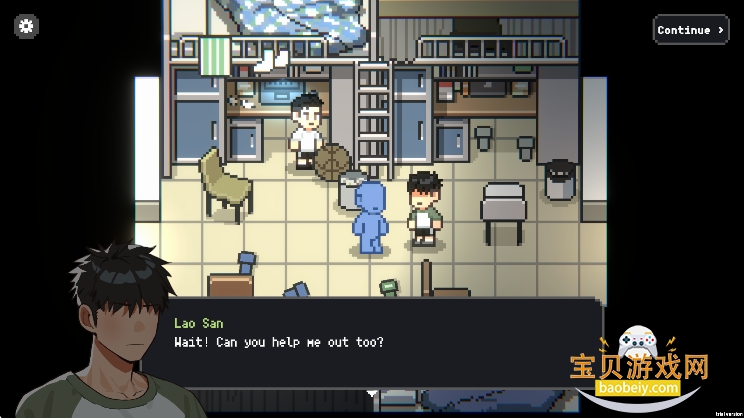744x418 pixels.
Task: Open the gear settings menu
Action: tap(27, 27)
